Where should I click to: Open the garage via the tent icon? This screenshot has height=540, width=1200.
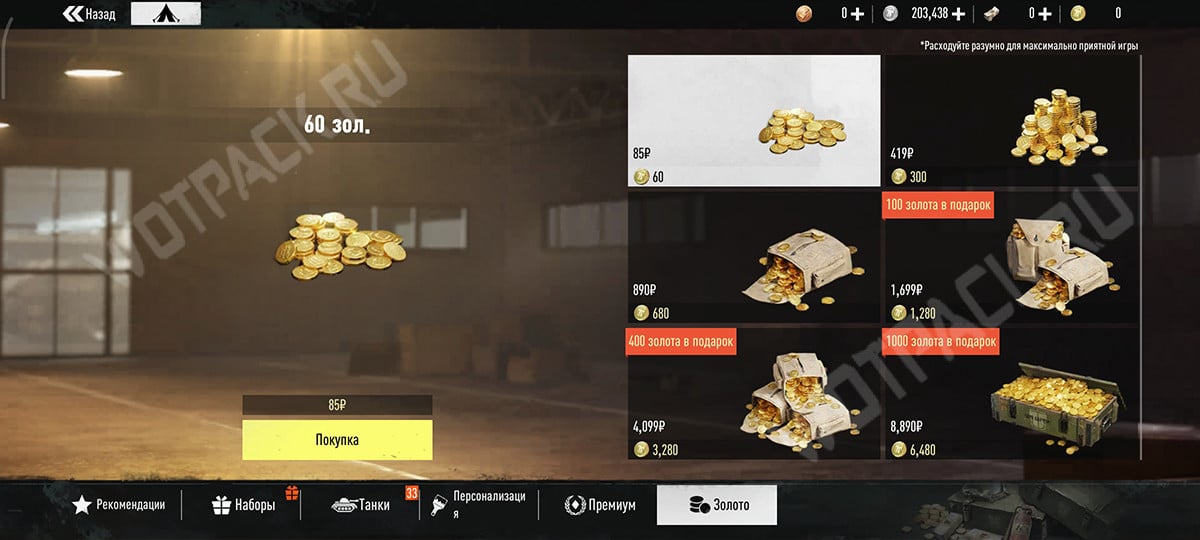pos(166,14)
